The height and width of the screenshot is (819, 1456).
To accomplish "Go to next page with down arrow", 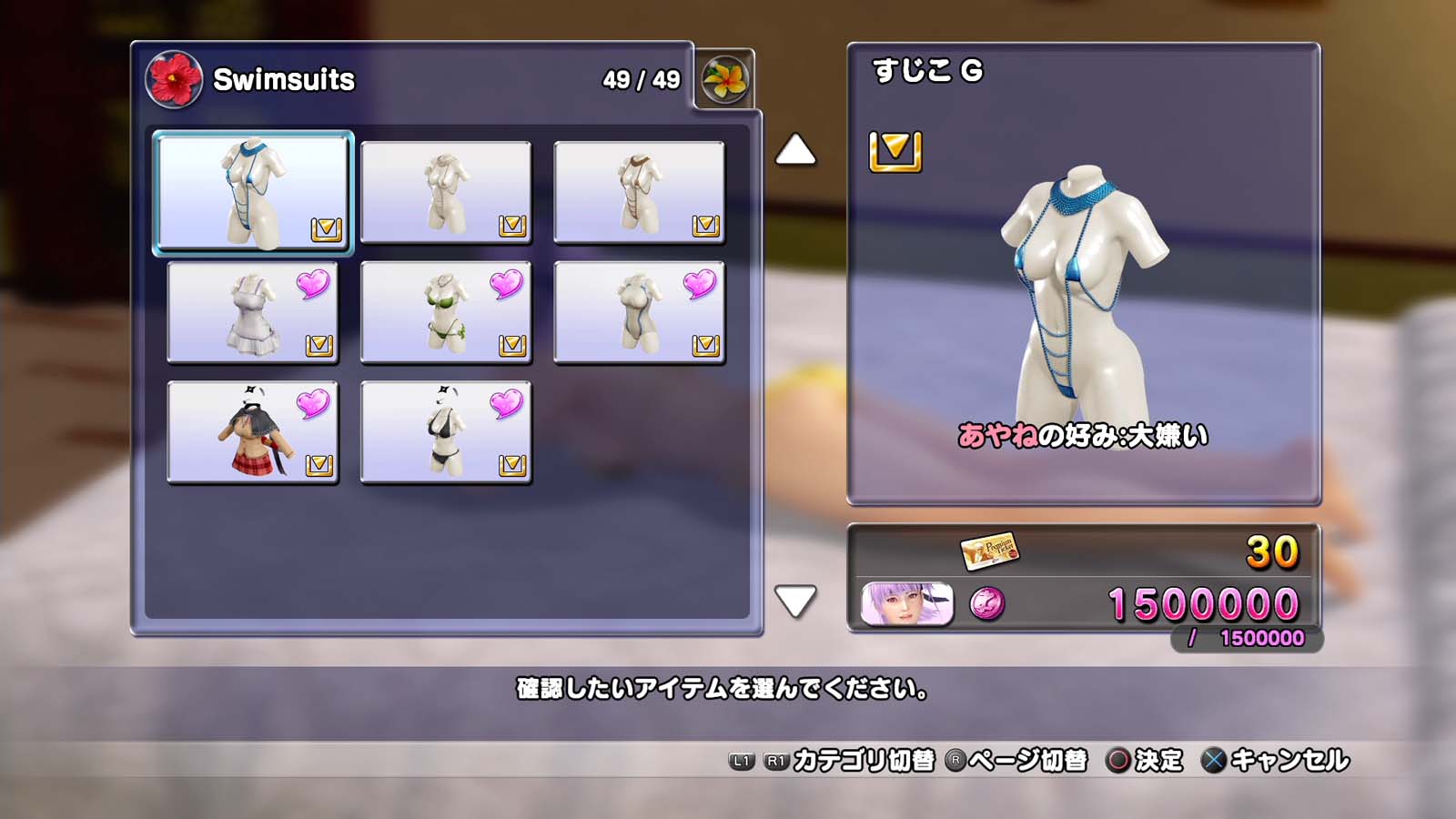I will 795,601.
